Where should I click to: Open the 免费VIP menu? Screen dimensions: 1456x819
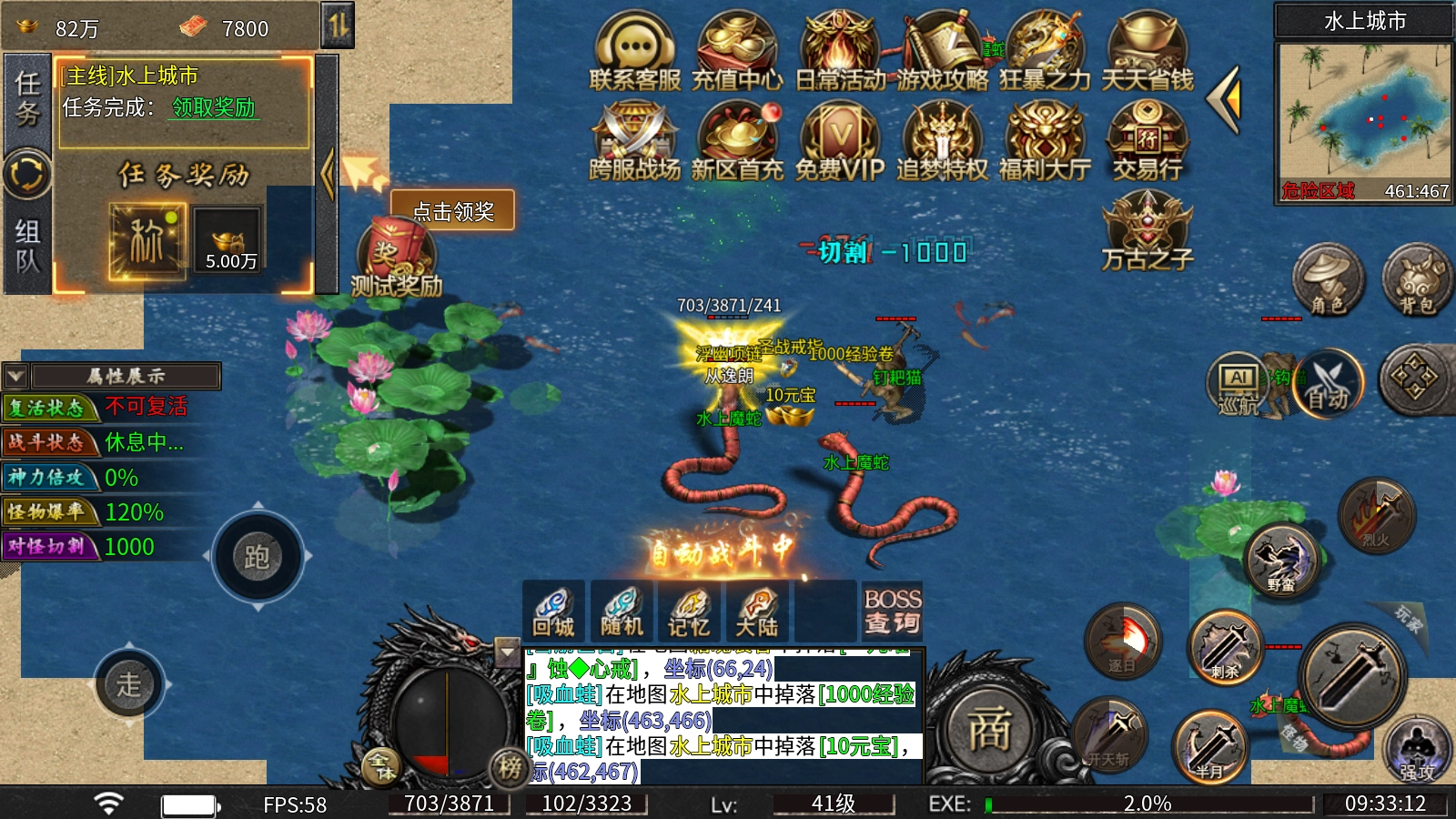(839, 141)
